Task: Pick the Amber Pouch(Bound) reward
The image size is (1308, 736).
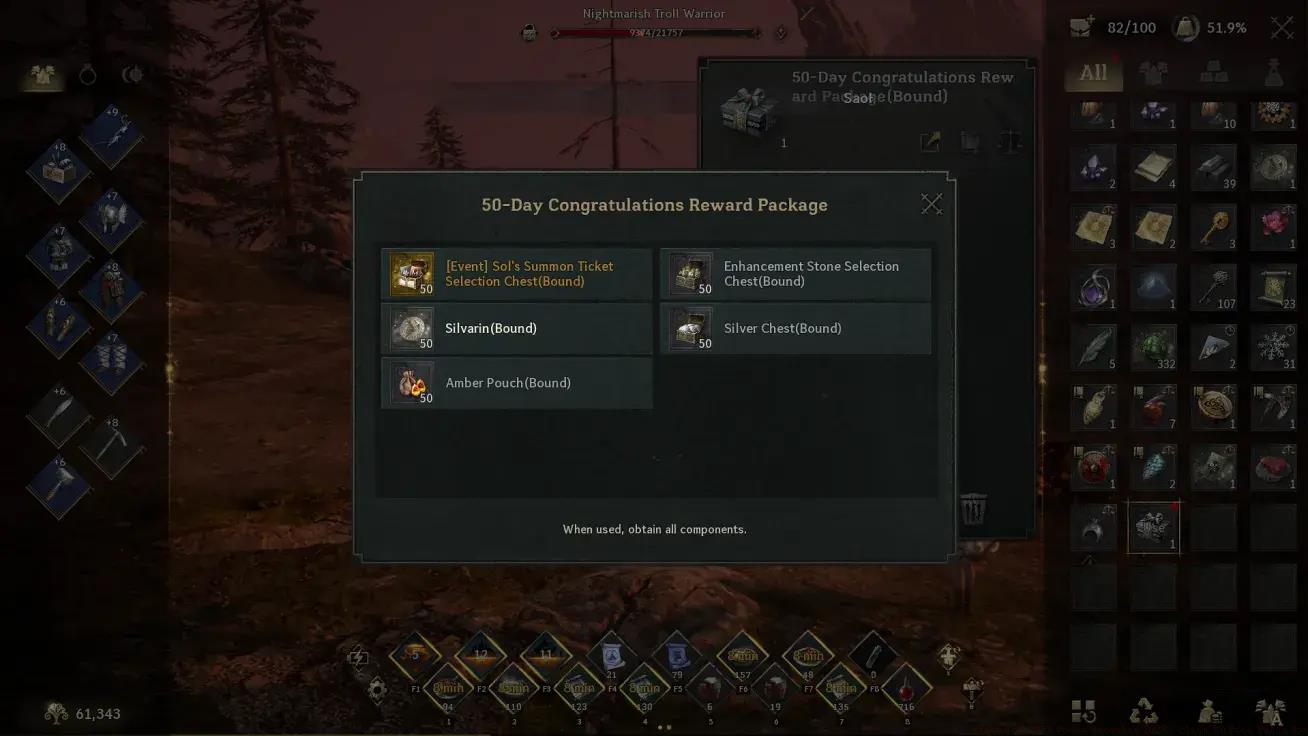Action: coord(516,383)
